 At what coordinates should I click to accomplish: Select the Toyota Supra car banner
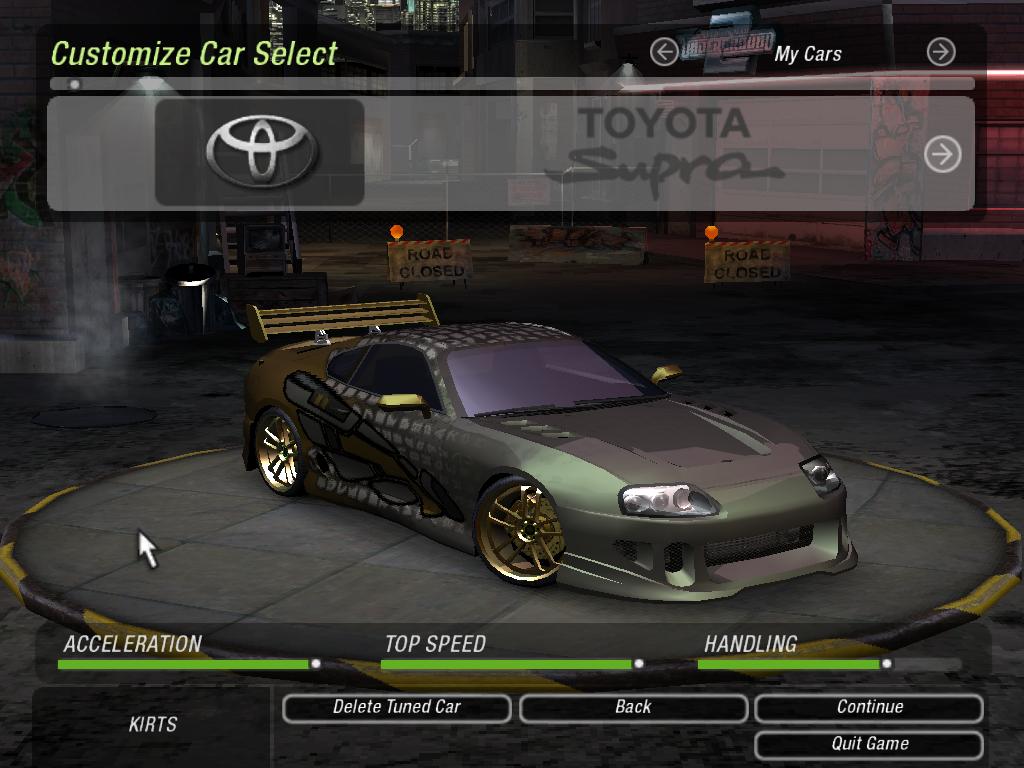pyautogui.click(x=510, y=154)
